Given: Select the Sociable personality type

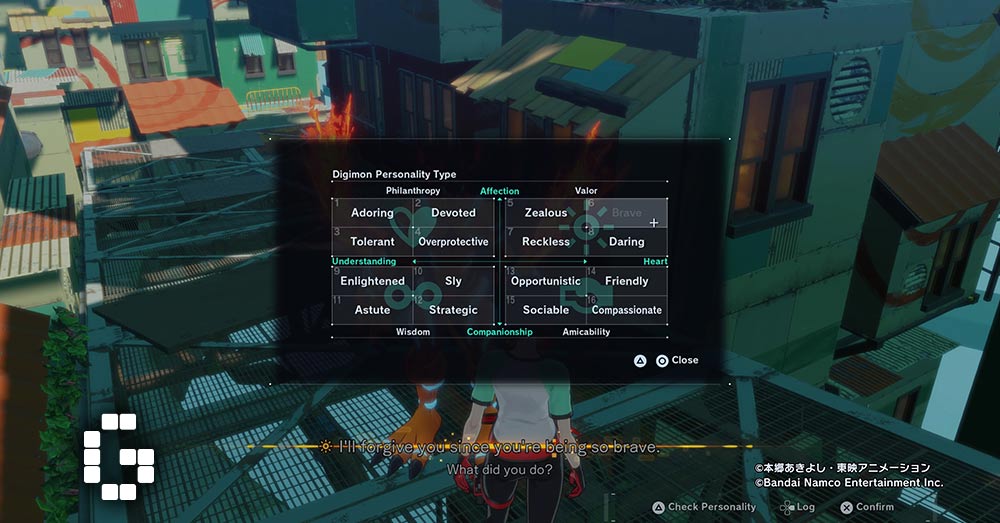Looking at the screenshot, I should point(546,310).
